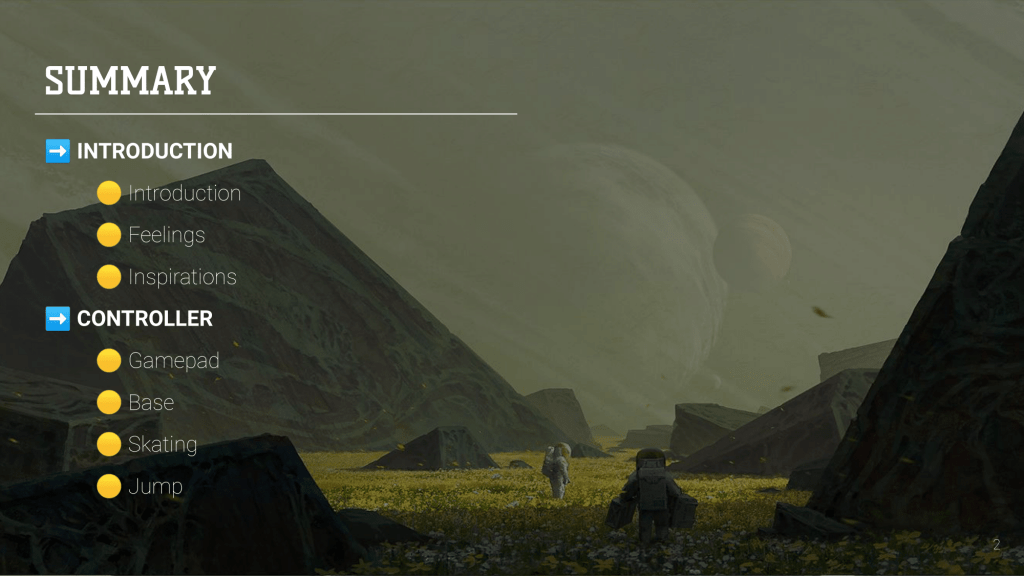Click the Jump entry in the summary

(155, 487)
